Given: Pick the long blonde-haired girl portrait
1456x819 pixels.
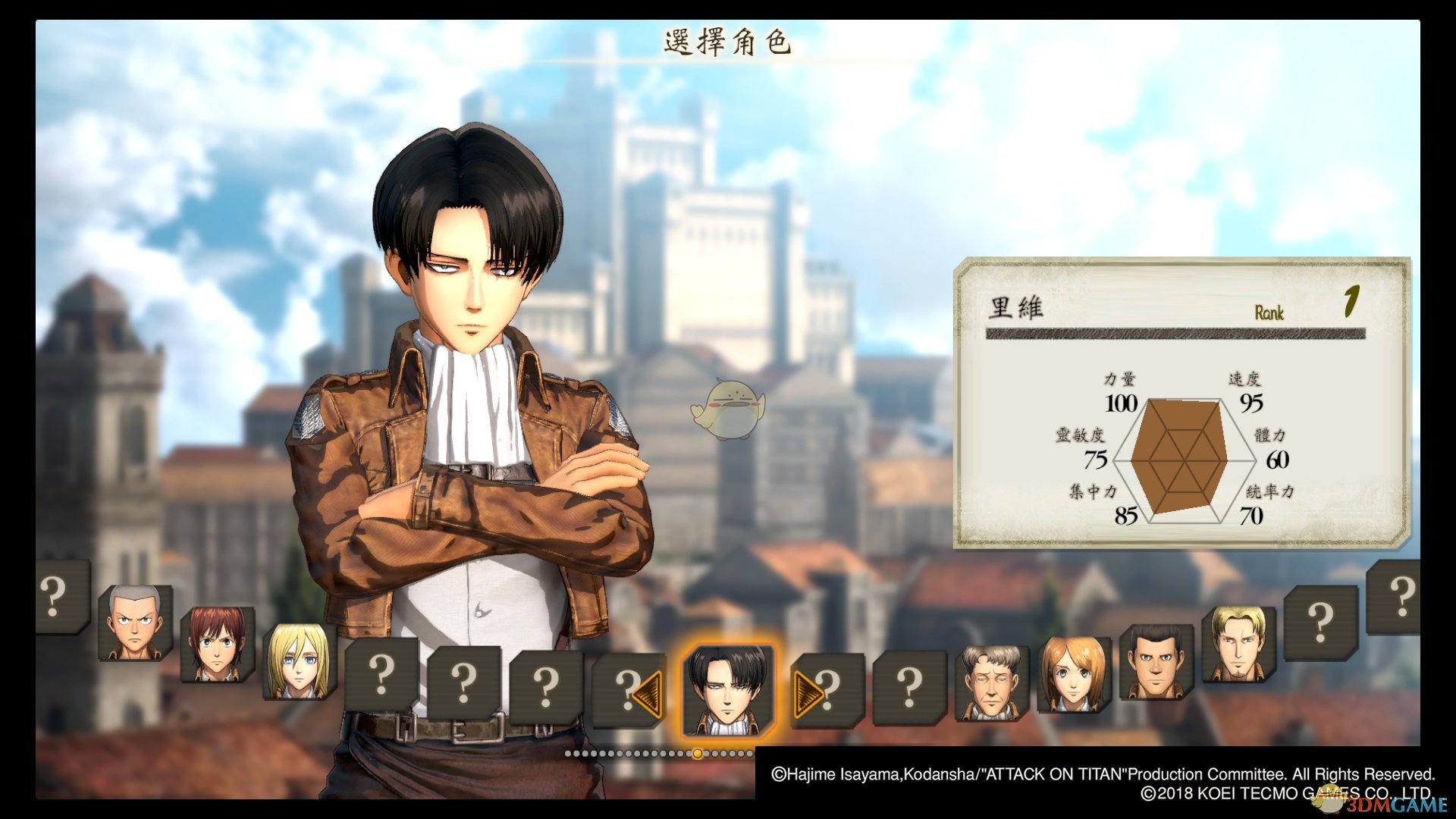Looking at the screenshot, I should (x=298, y=661).
